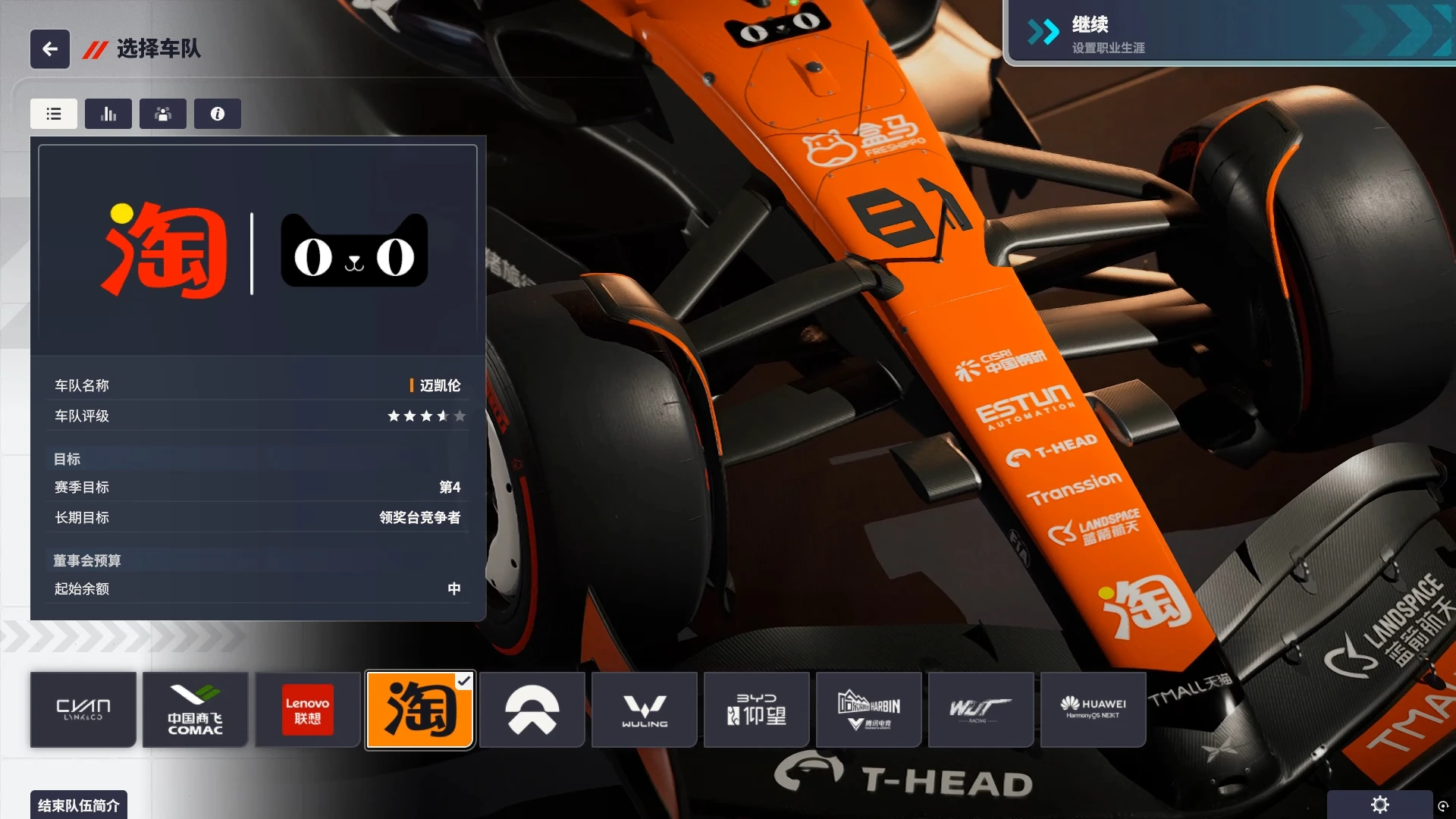Image resolution: width=1456 pixels, height=819 pixels.
Task: Select the orange Taobao team tile
Action: tap(420, 710)
